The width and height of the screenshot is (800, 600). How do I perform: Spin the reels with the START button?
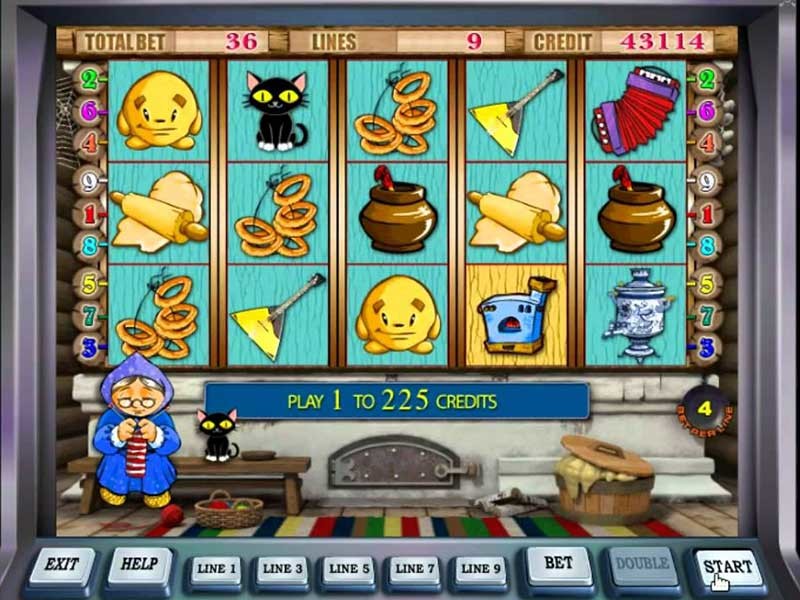[727, 568]
